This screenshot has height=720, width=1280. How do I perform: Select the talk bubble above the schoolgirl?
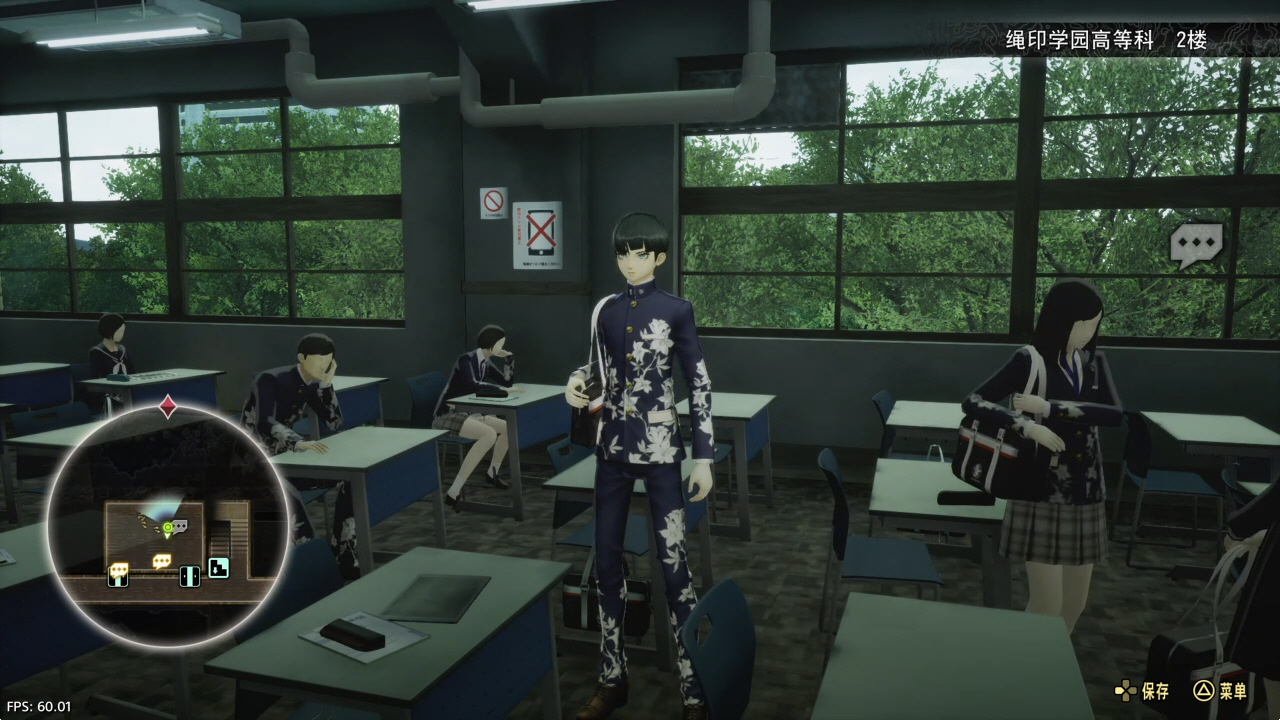click(x=1196, y=244)
